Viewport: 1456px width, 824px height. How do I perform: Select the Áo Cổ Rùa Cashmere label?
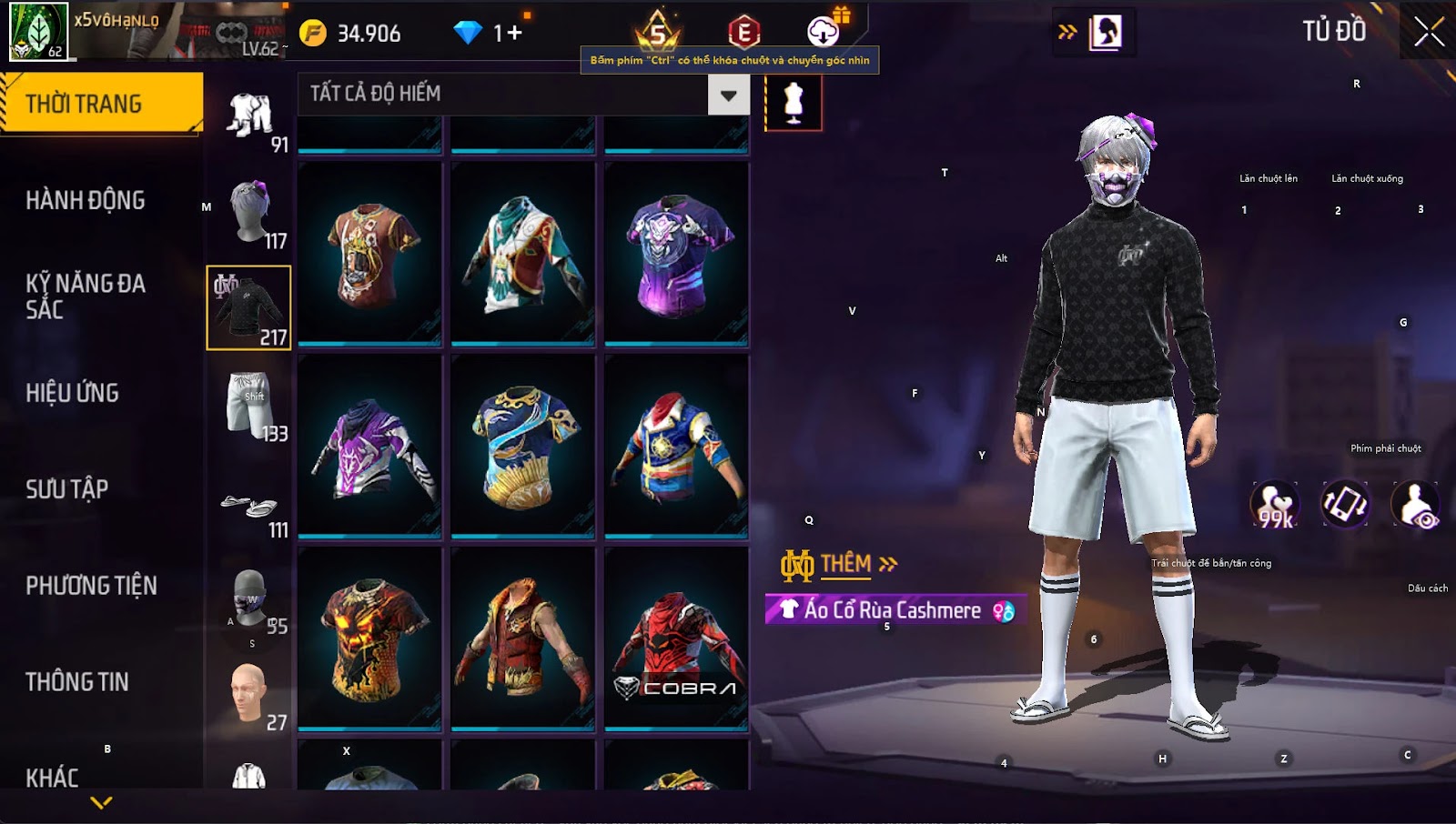coord(894,610)
